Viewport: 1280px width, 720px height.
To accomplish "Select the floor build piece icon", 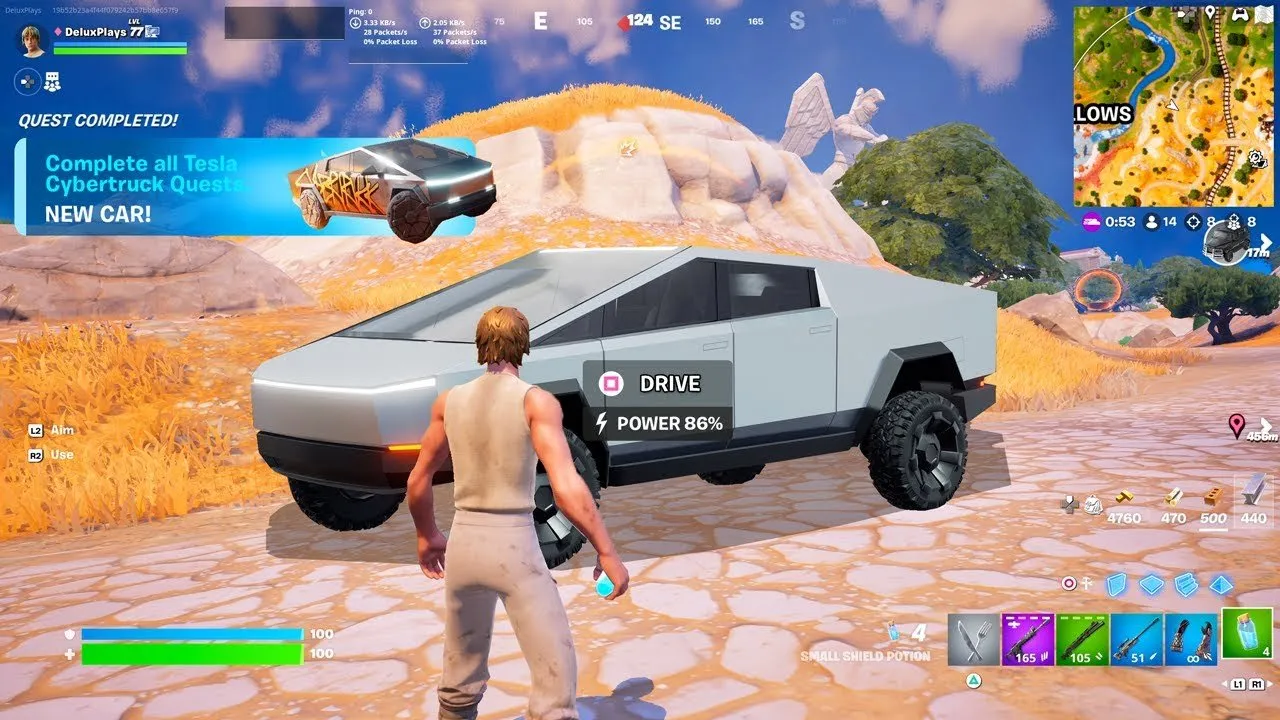I will click(1151, 585).
